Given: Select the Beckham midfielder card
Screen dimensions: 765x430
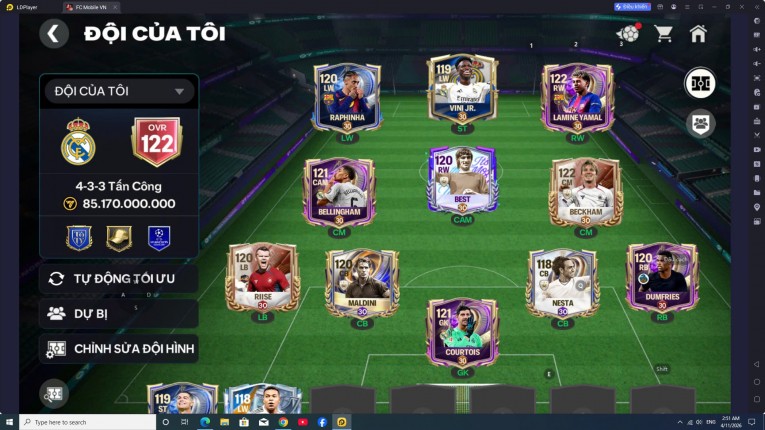Looking at the screenshot, I should tap(586, 194).
